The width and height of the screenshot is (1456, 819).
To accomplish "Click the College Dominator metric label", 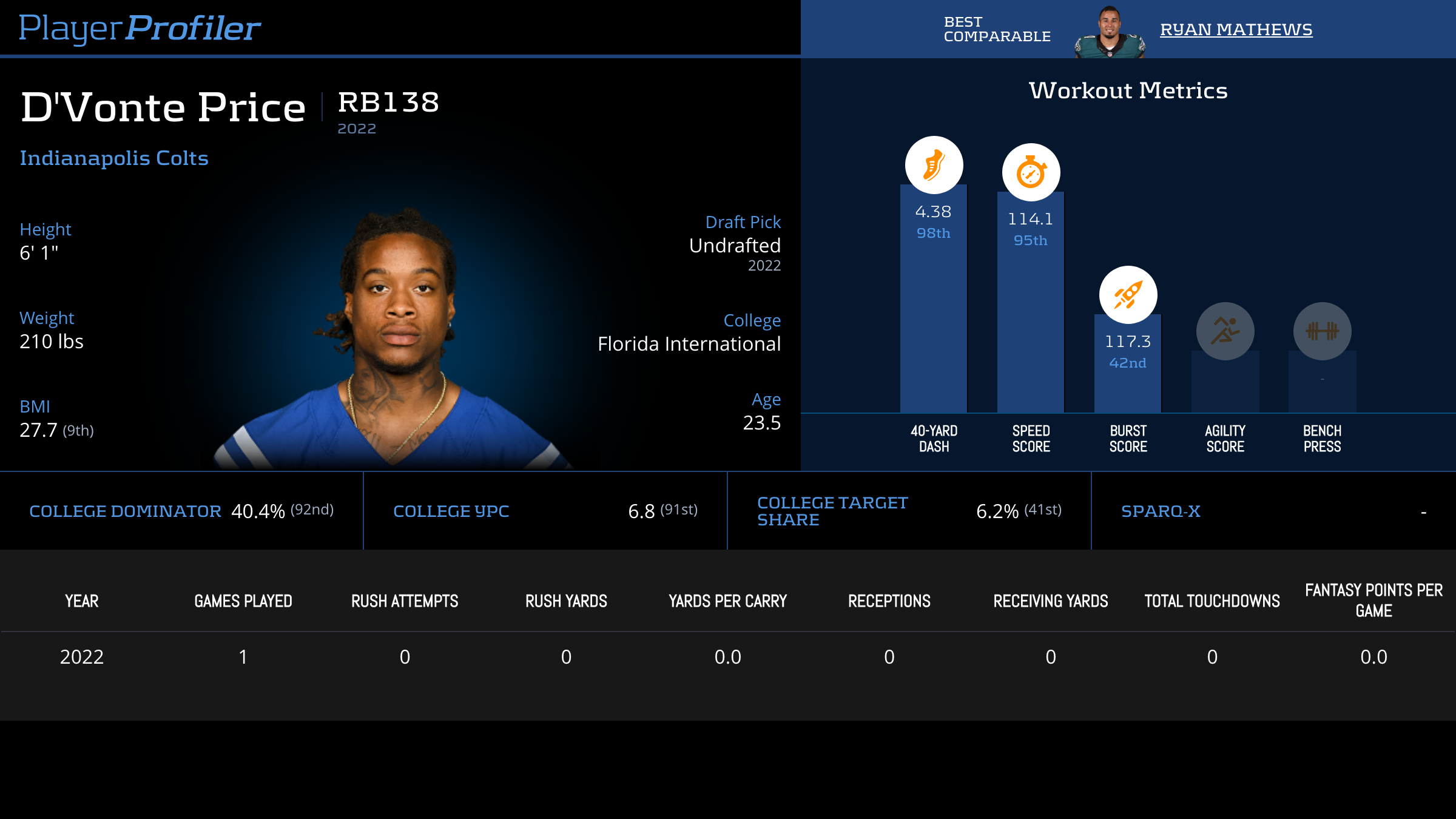I will [125, 511].
